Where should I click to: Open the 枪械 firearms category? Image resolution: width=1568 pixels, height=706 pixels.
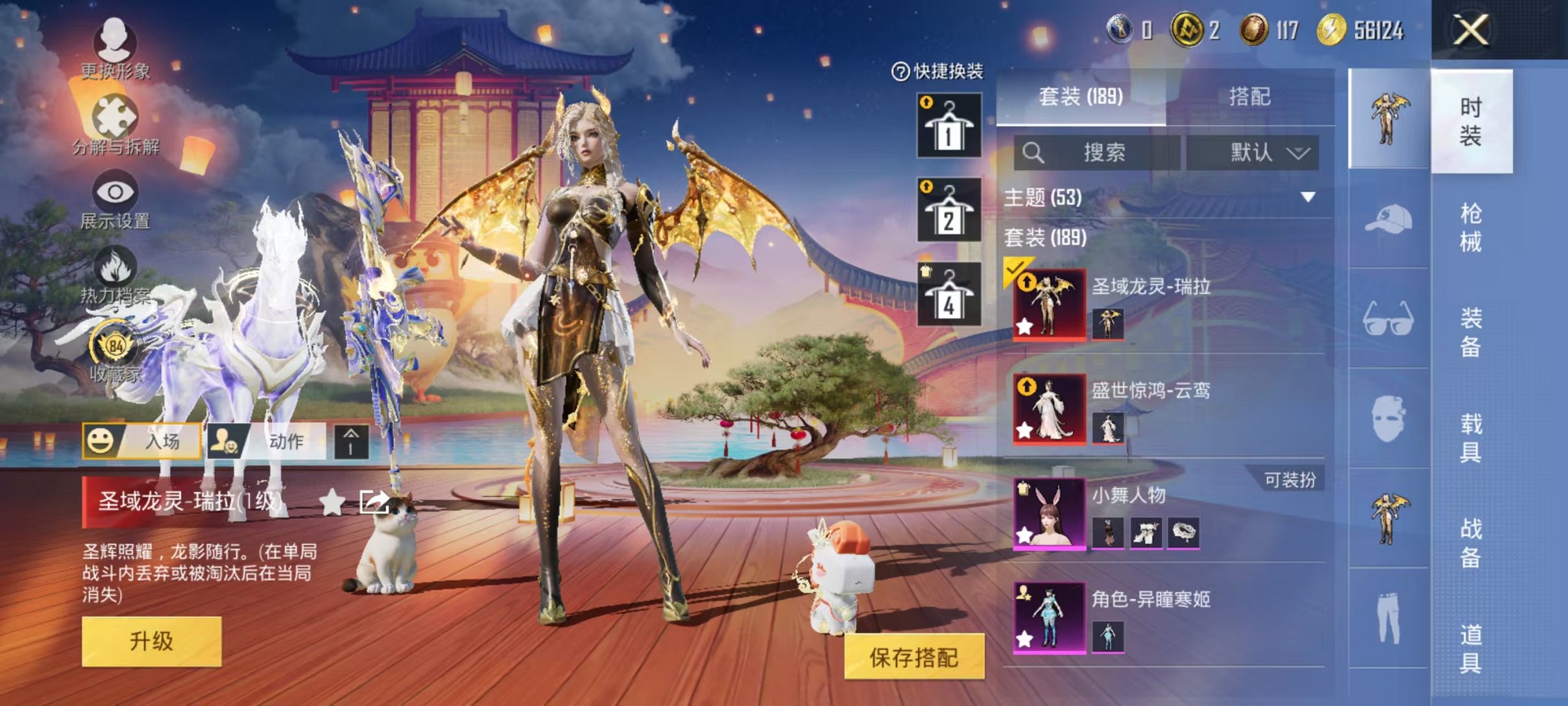coord(1470,227)
